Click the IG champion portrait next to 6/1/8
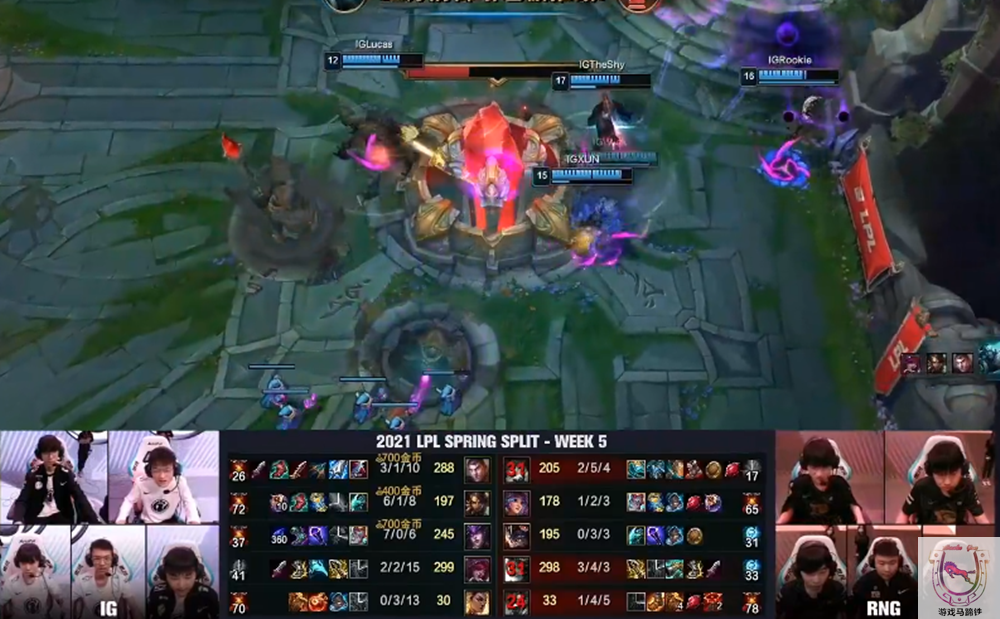Screen dimensions: 1000x619 tap(478, 501)
